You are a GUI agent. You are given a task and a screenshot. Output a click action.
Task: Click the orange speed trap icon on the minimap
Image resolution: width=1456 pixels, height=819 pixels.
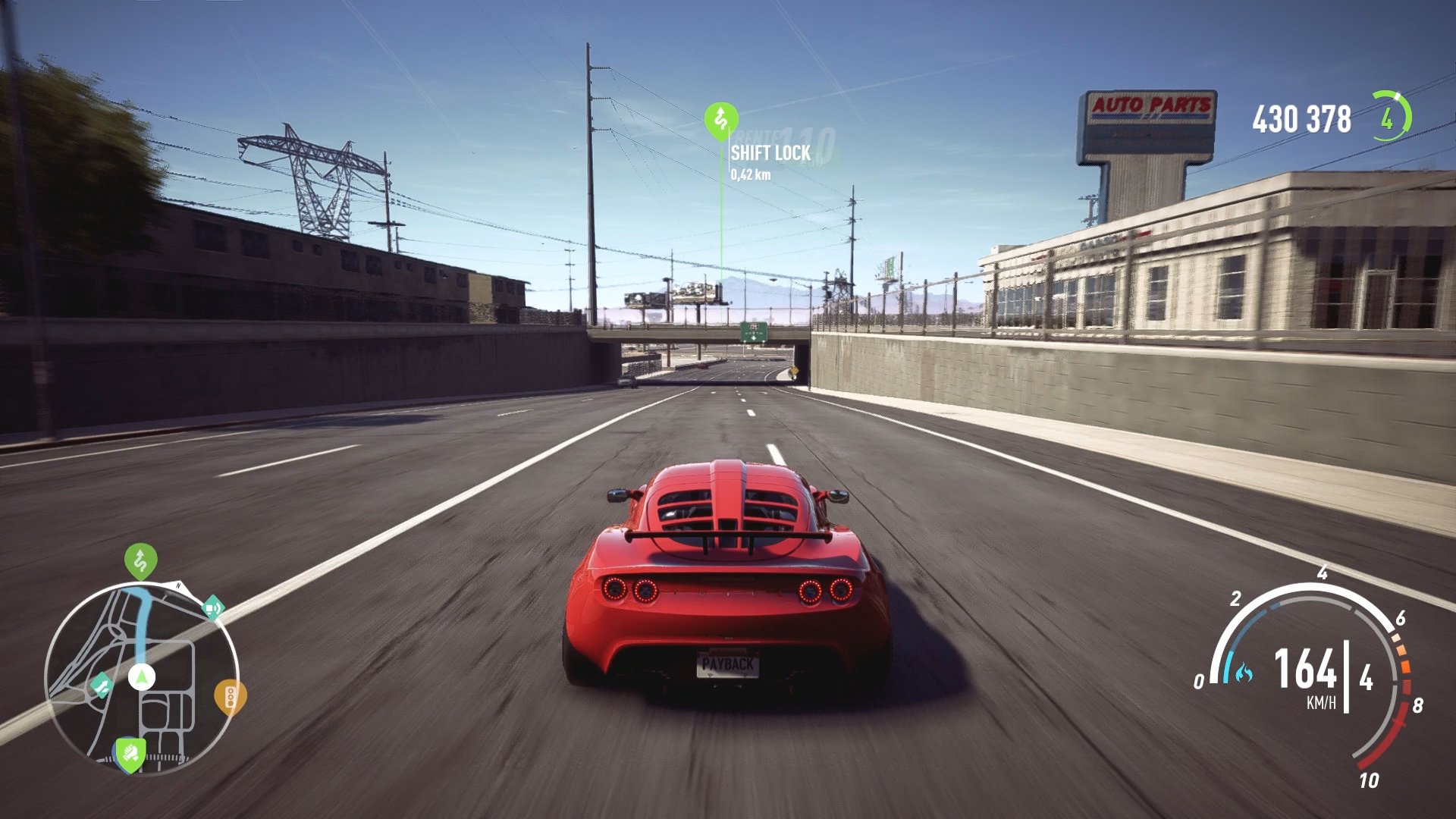[x=230, y=696]
